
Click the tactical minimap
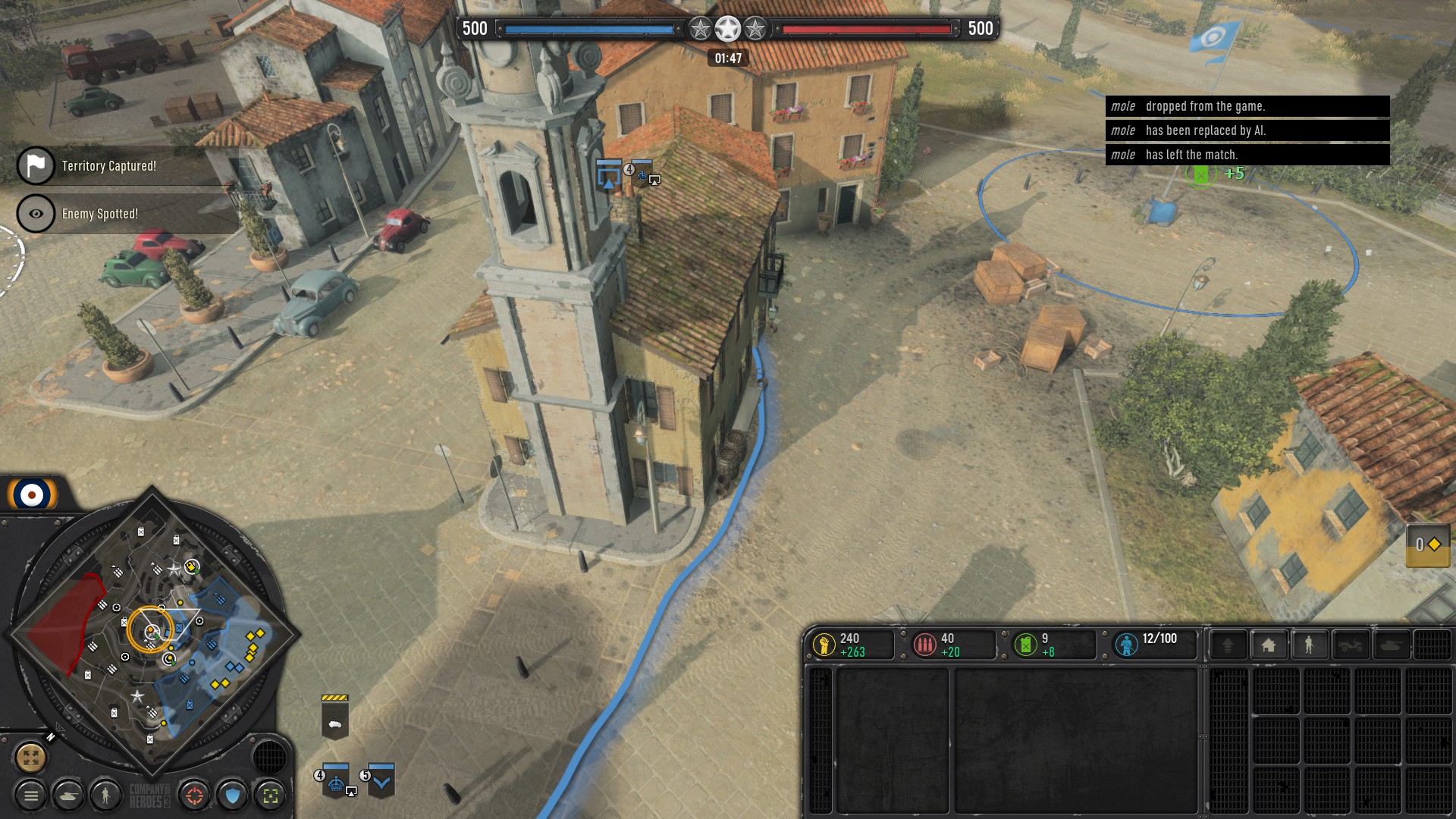[x=152, y=637]
